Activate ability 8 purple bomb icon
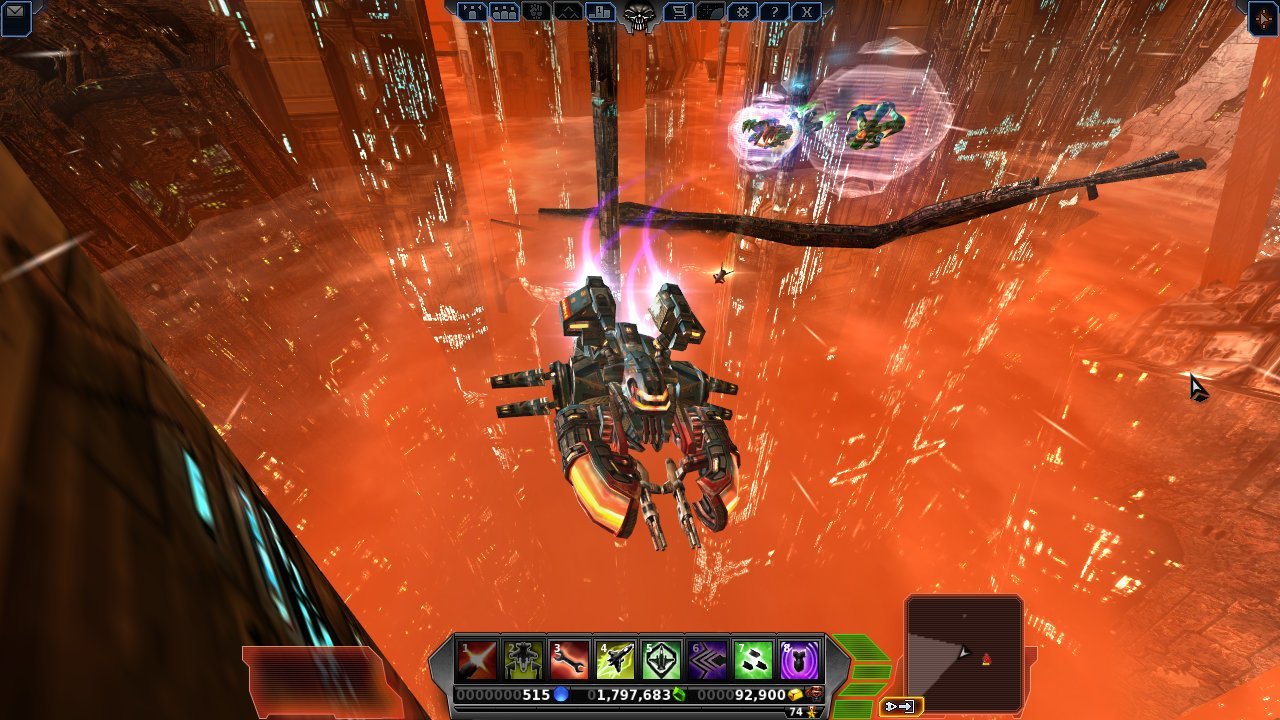 coord(799,660)
